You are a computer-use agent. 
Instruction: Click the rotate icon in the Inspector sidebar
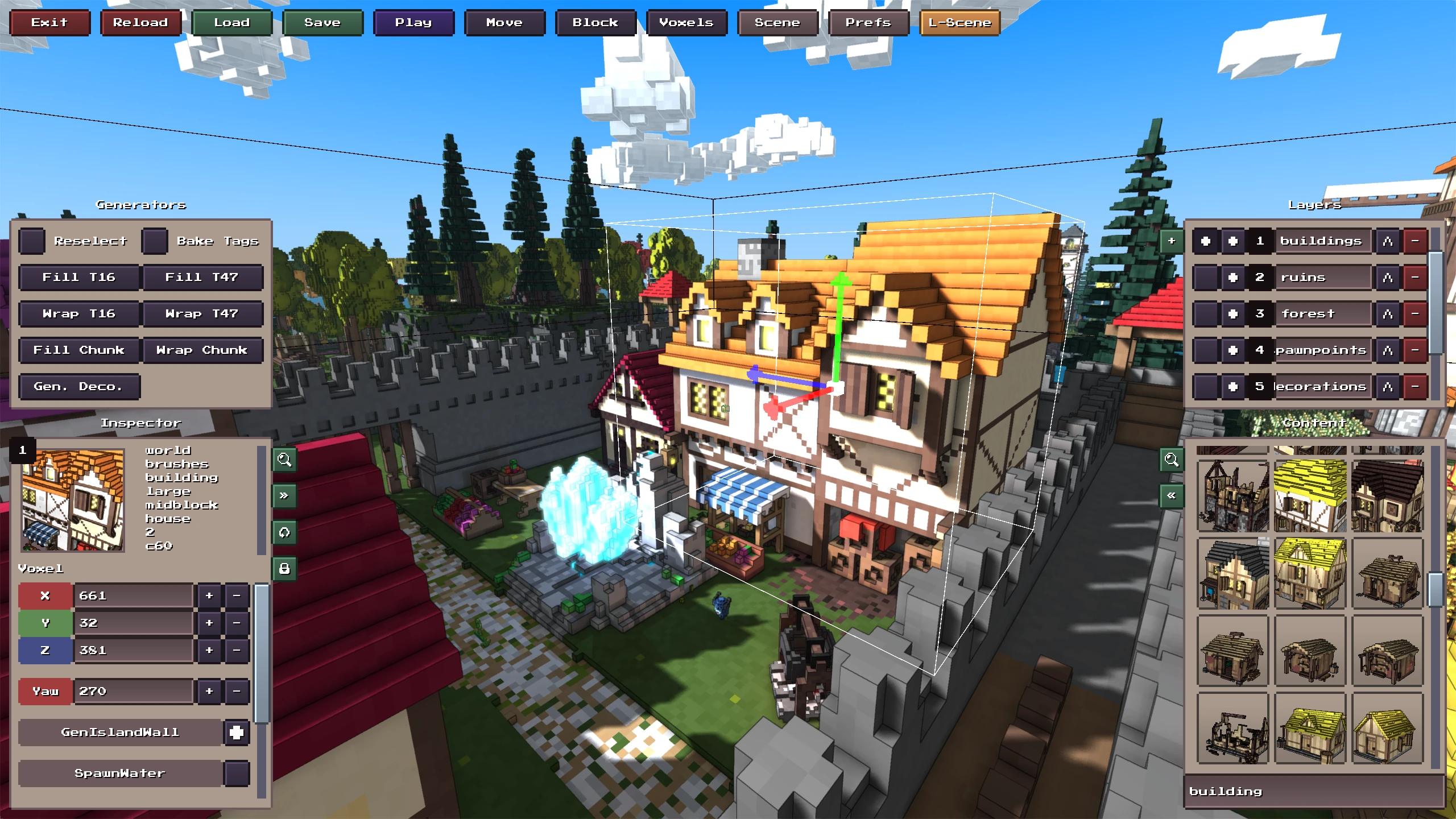tap(284, 533)
